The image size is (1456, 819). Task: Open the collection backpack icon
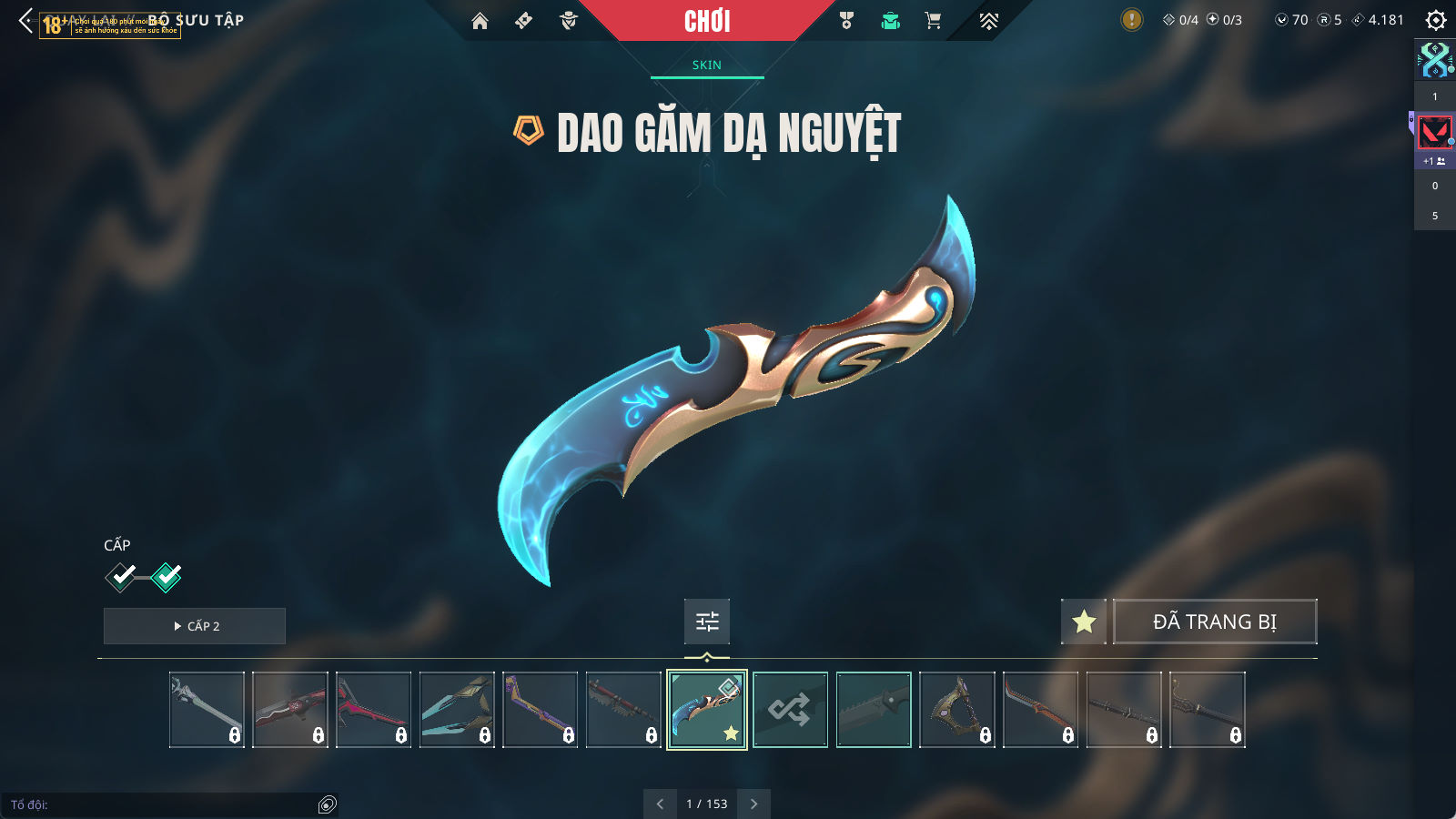[x=890, y=21]
